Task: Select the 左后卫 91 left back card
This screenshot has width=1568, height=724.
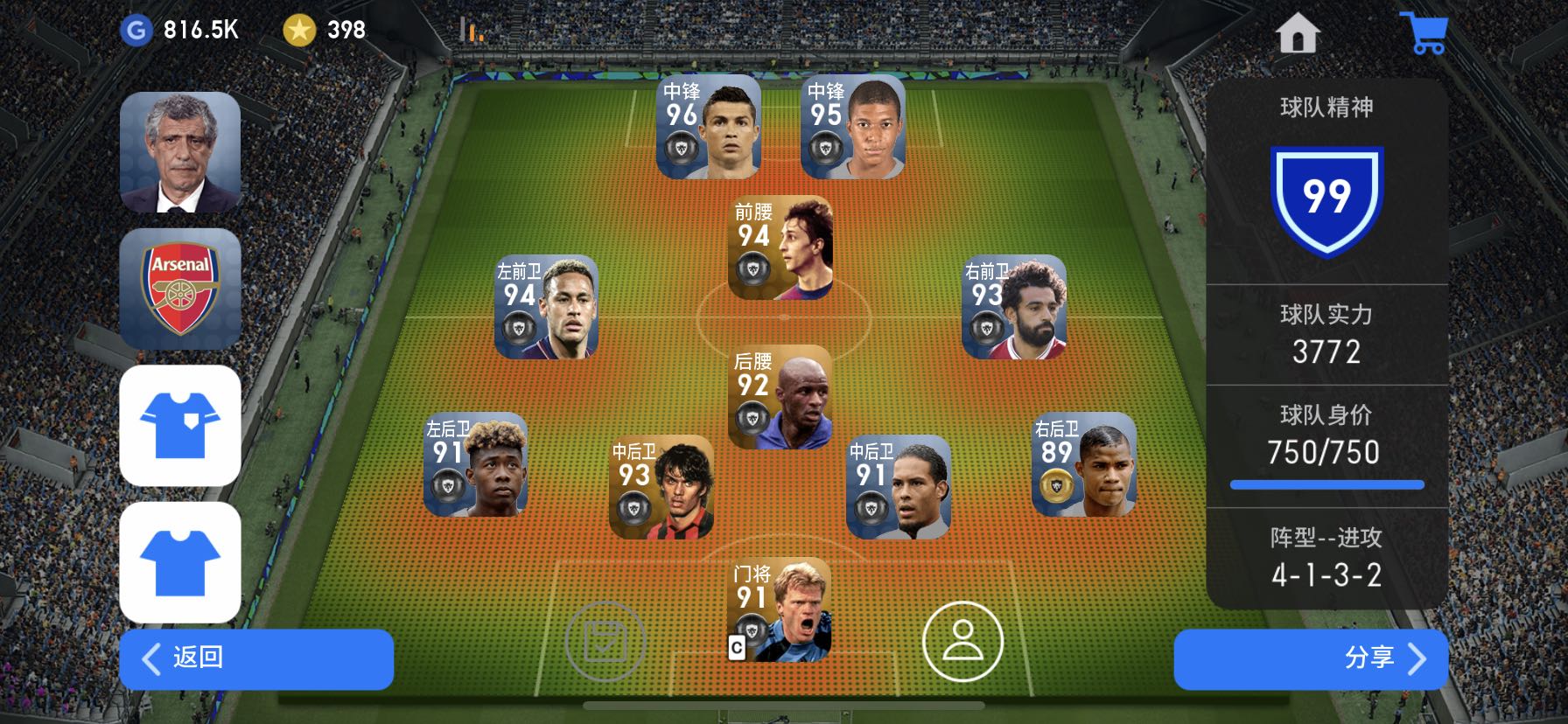Action: click(475, 464)
